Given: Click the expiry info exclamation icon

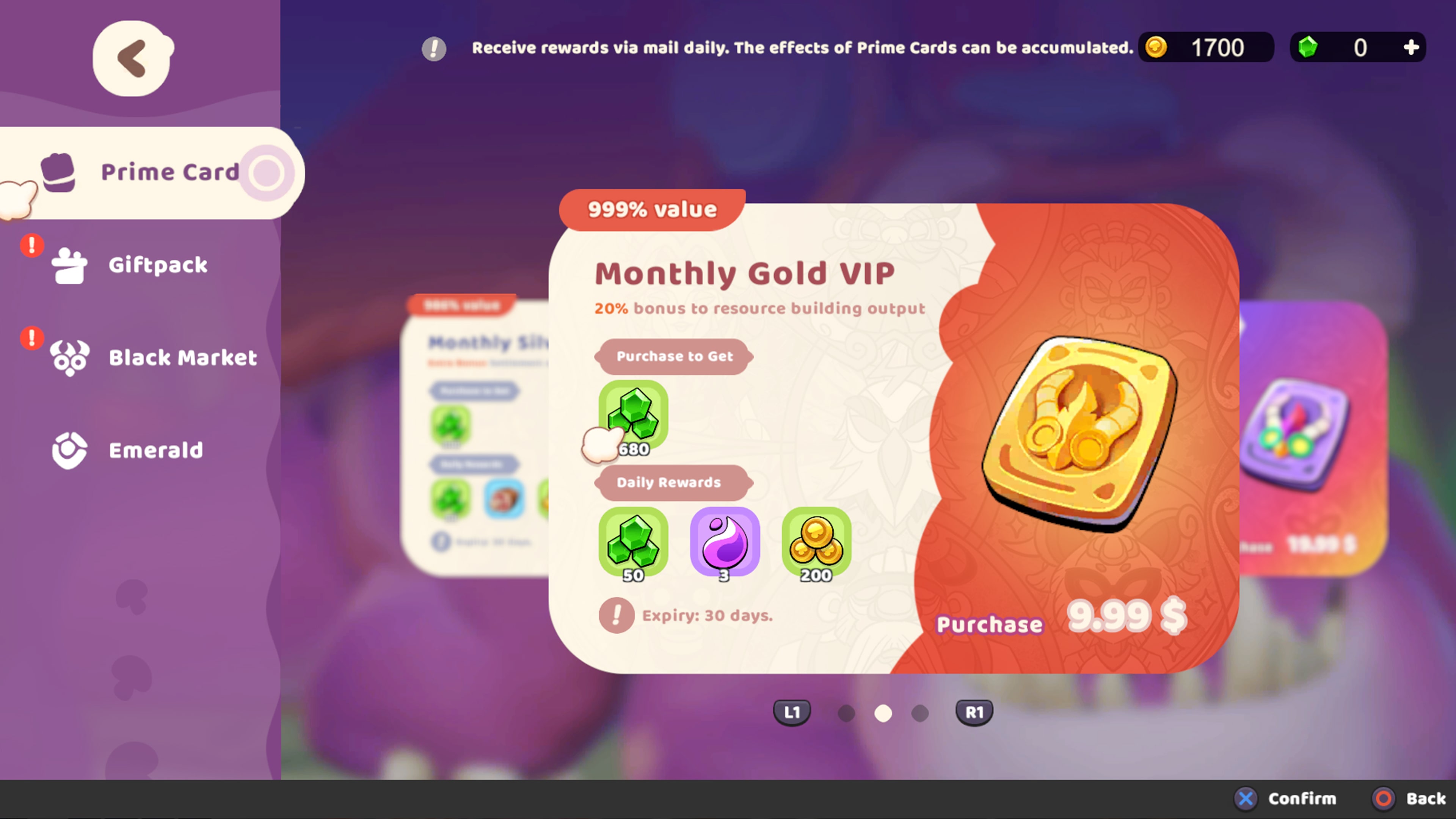Looking at the screenshot, I should point(617,615).
